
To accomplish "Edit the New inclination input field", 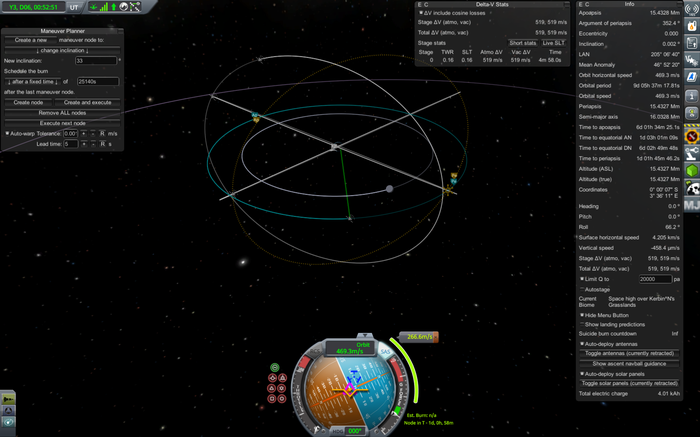I will pyautogui.click(x=95, y=61).
